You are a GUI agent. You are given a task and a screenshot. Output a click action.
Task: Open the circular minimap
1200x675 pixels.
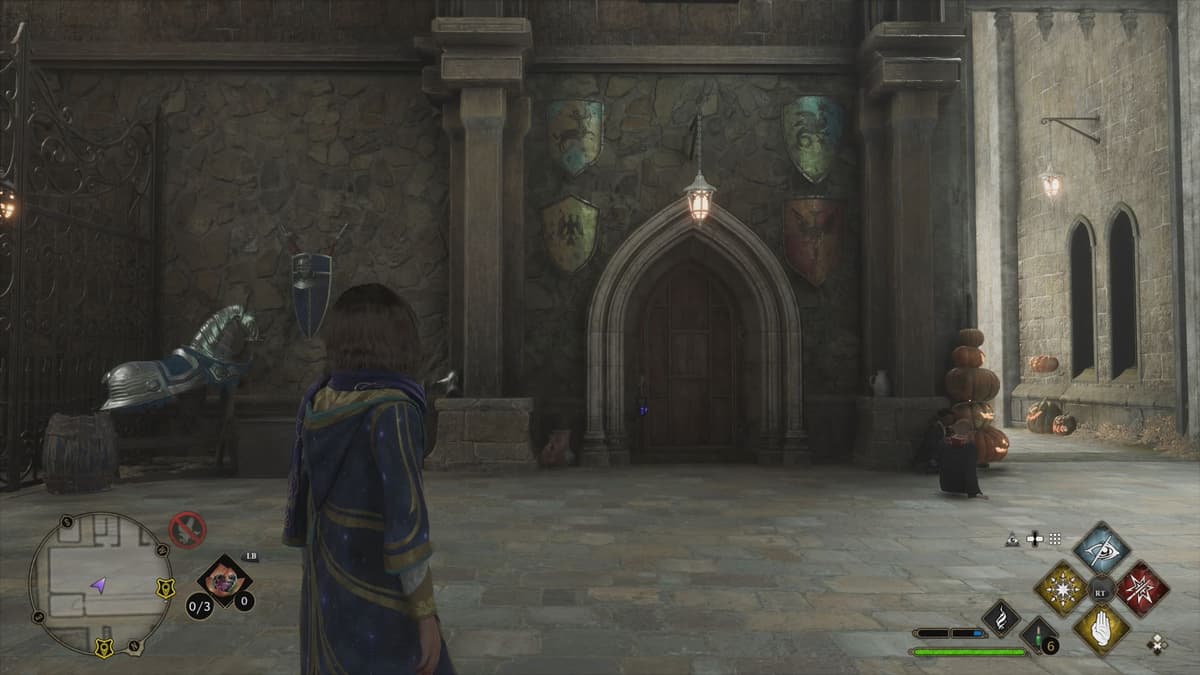100,584
